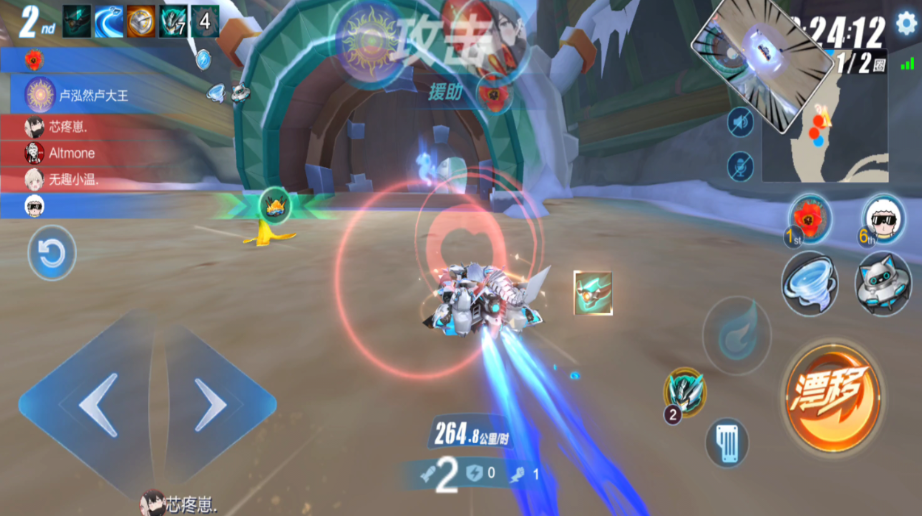This screenshot has height=516, width=922.
Task: Select player Altmone in the ranking list
Action: click(70, 153)
